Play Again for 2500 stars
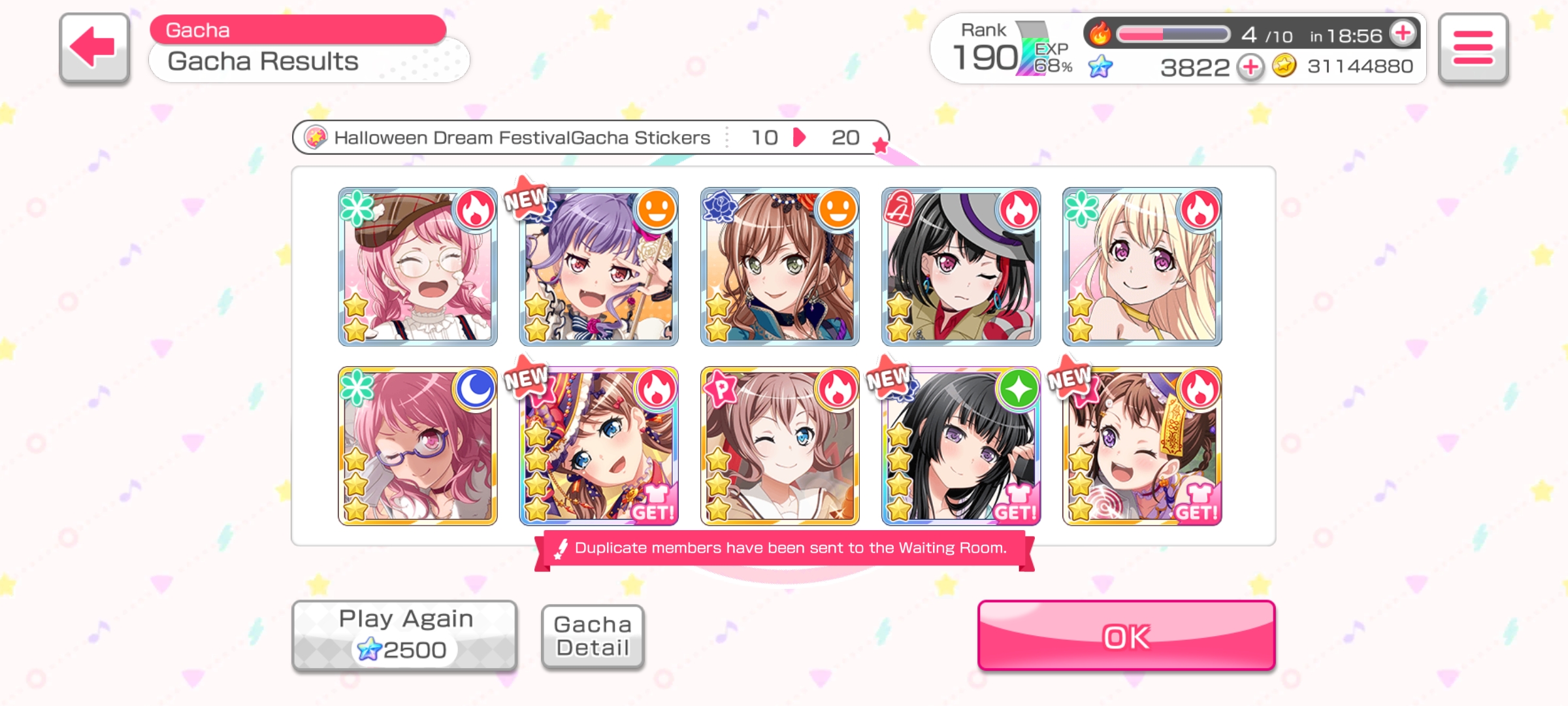 point(404,635)
